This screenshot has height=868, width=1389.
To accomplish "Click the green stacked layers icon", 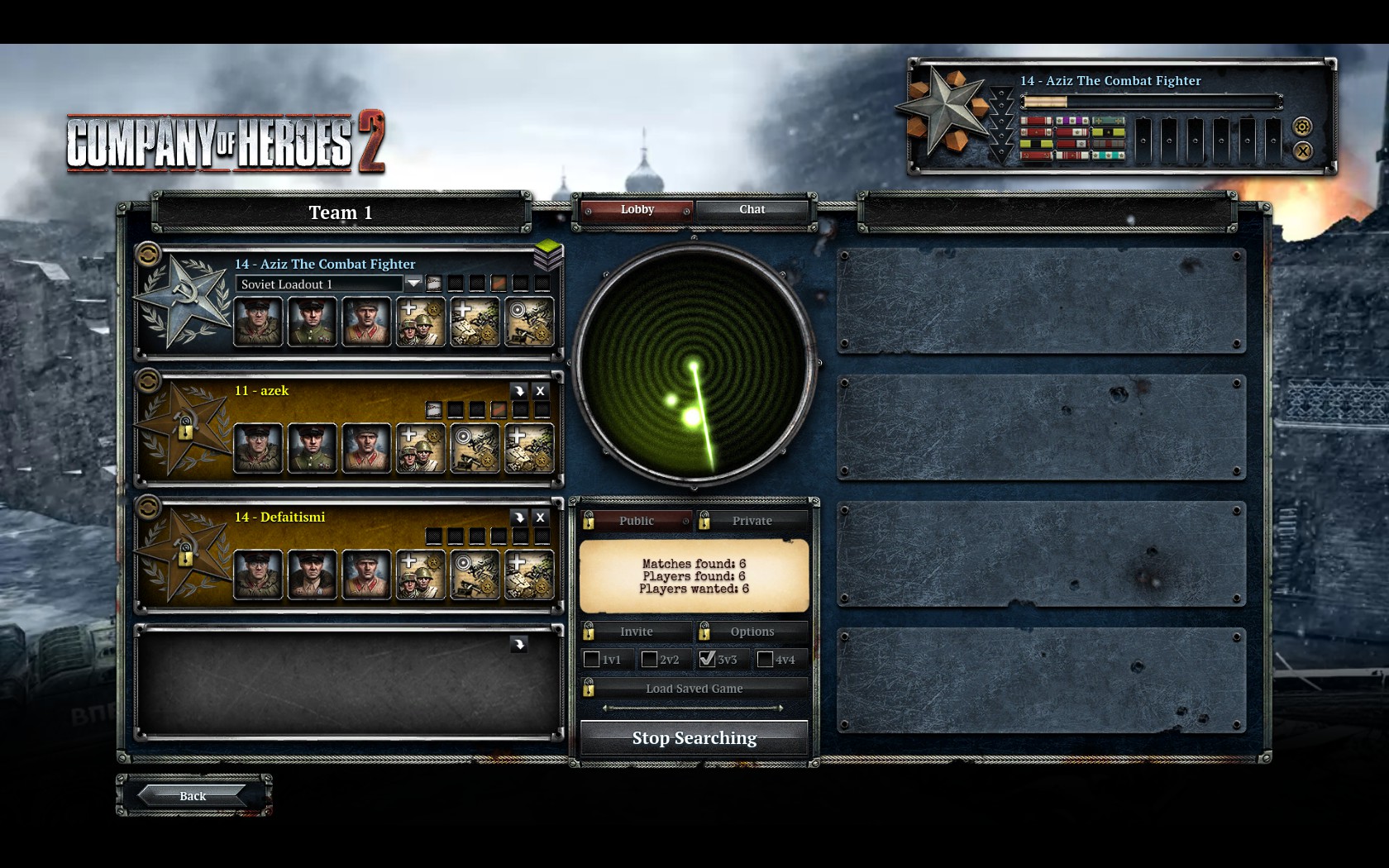I will pyautogui.click(x=548, y=255).
